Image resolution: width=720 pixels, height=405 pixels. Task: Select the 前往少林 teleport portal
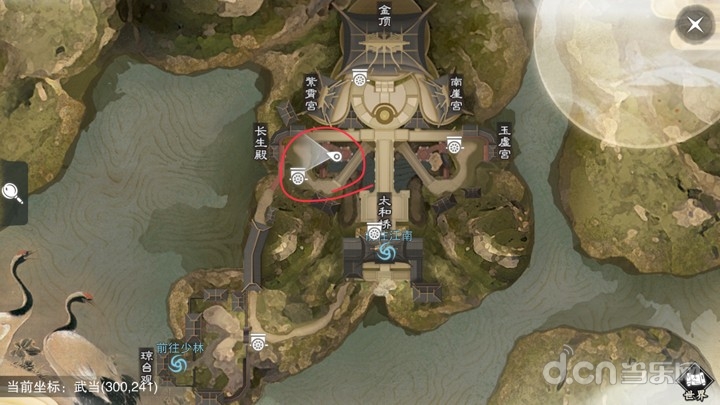179,367
